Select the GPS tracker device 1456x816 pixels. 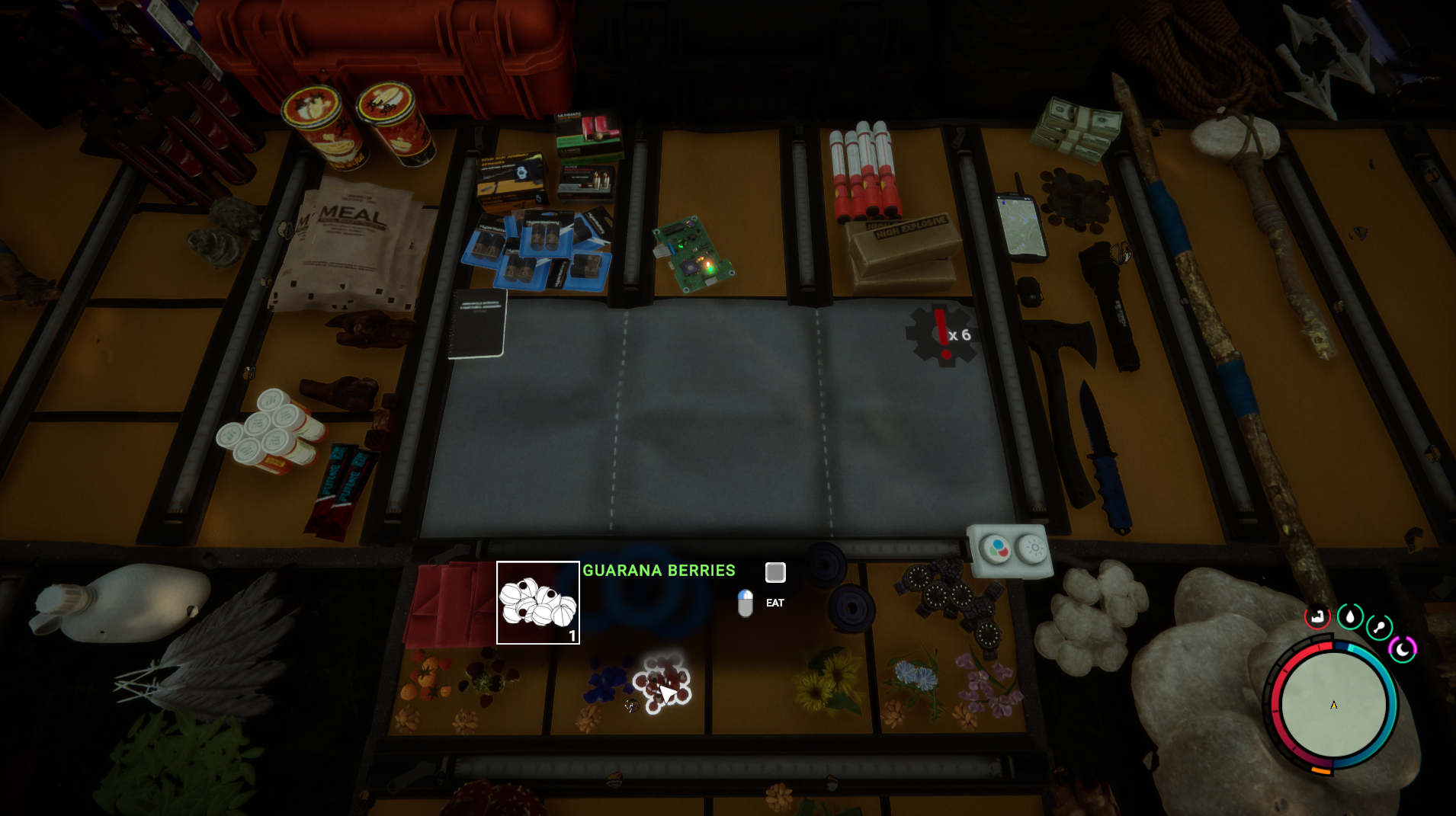pyautogui.click(x=1022, y=226)
